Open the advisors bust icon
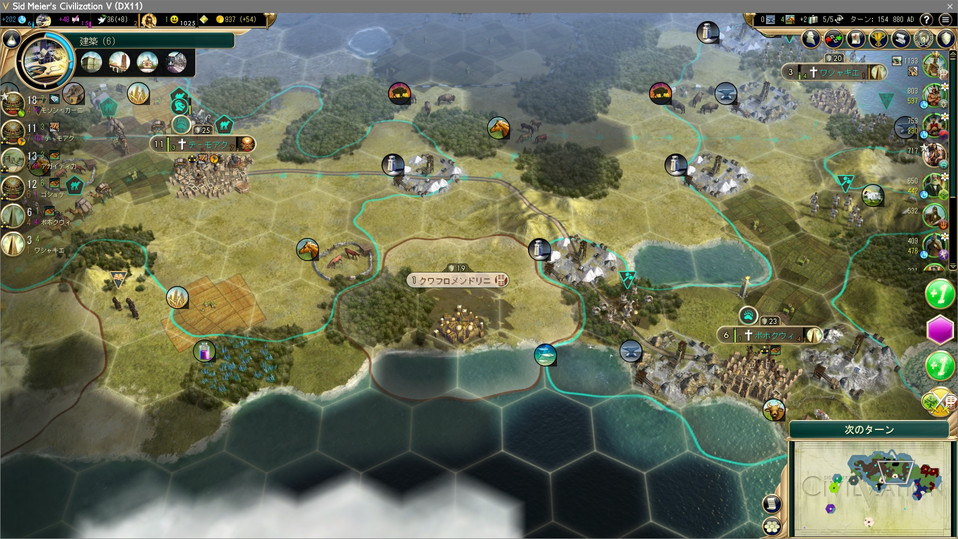Screen dimensions: 958x539 coord(812,39)
